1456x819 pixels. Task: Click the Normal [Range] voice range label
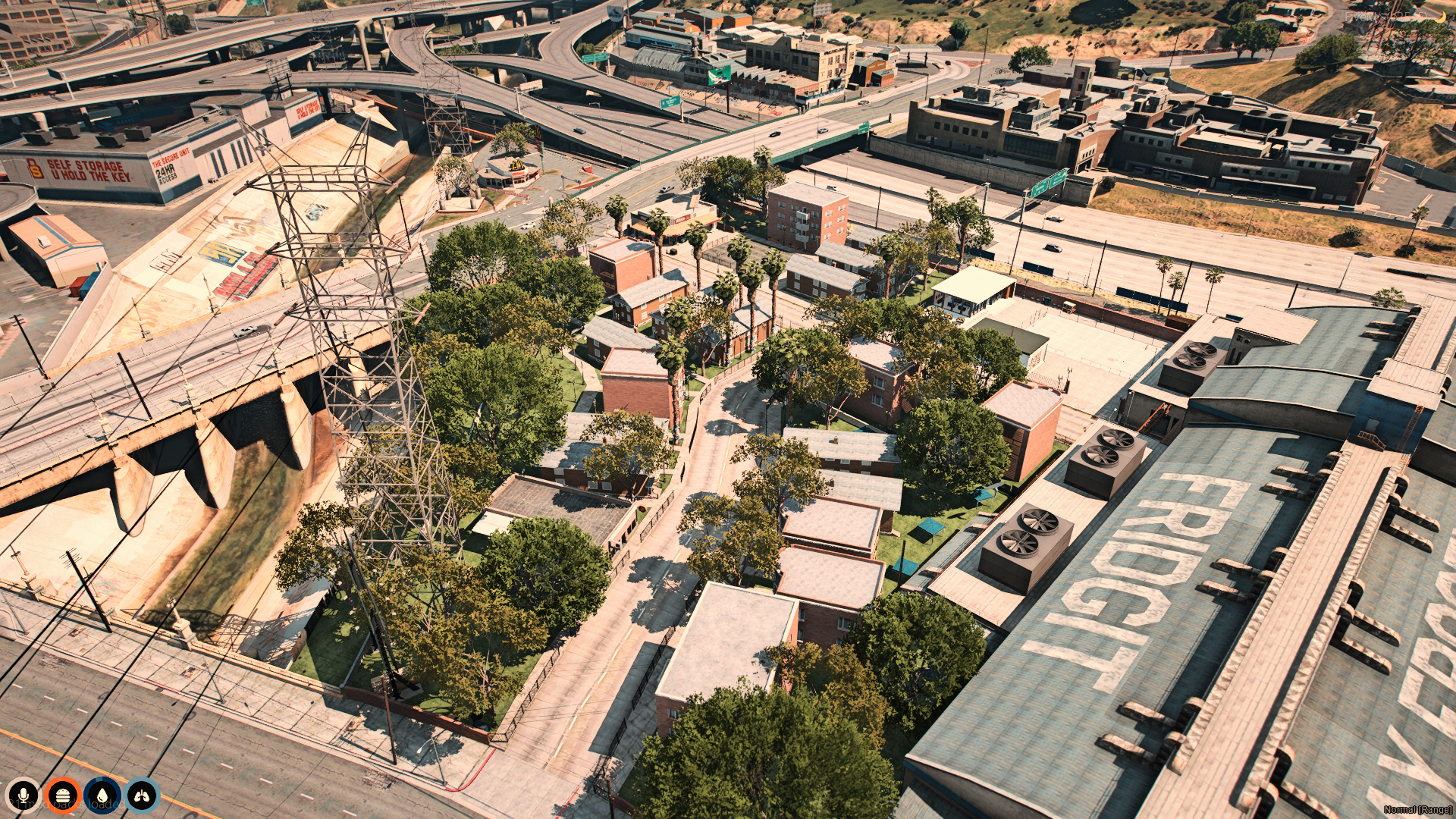coord(1417,810)
